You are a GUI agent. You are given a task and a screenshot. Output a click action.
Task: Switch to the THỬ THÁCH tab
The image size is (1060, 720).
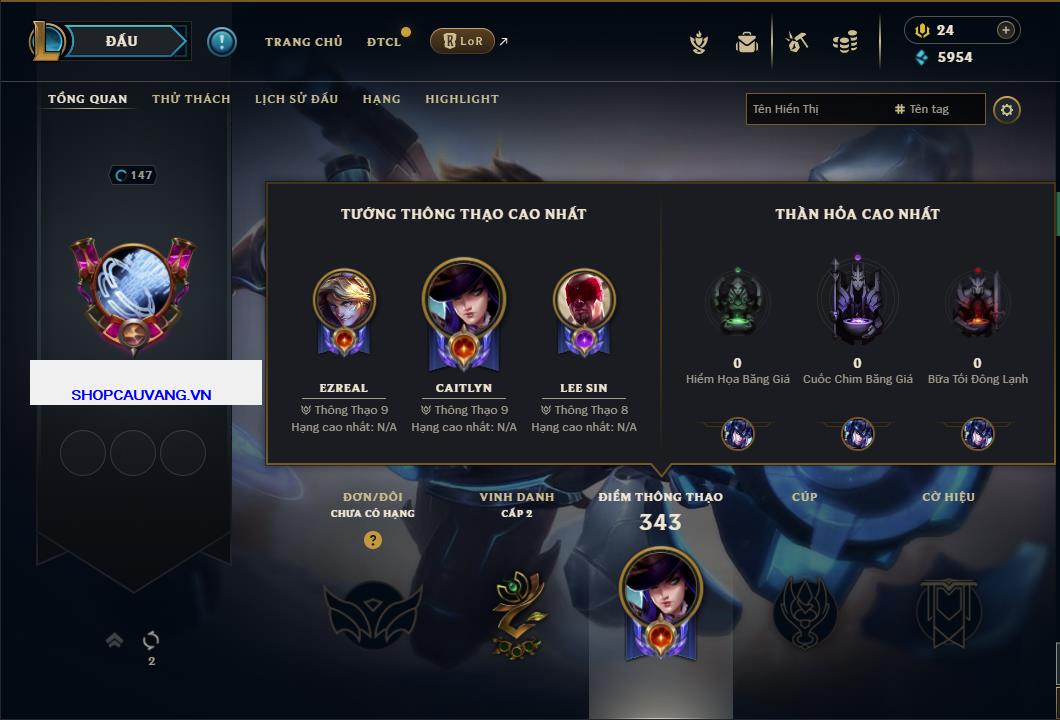pos(191,99)
